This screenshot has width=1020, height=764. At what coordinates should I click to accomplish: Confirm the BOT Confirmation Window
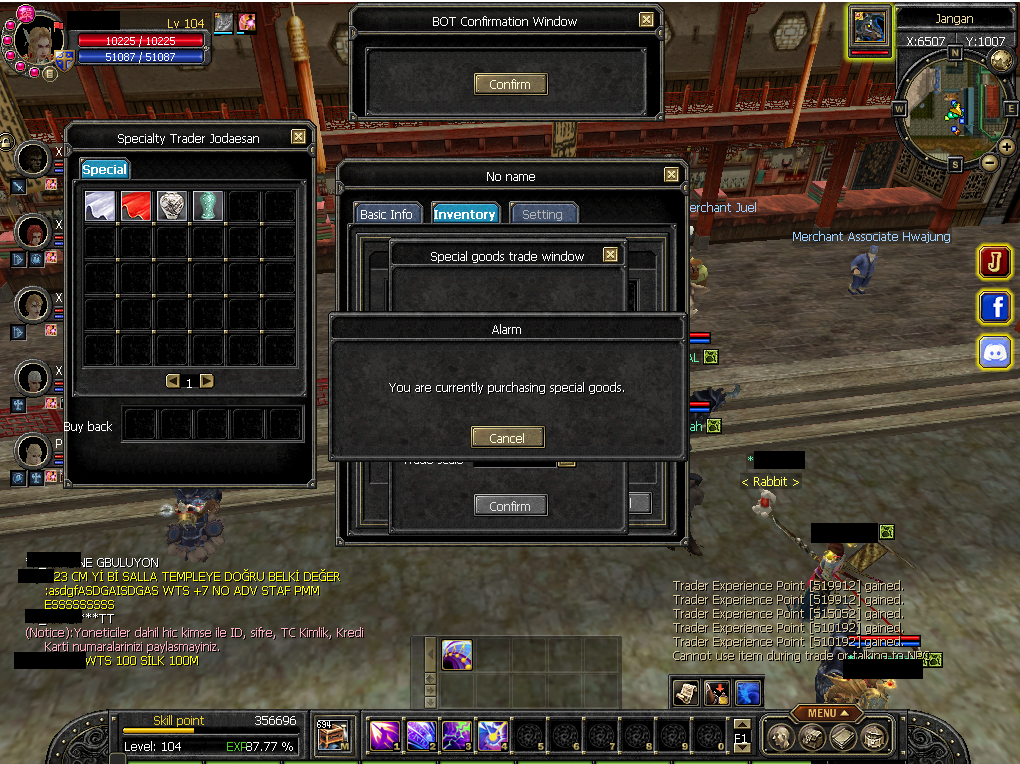click(510, 84)
